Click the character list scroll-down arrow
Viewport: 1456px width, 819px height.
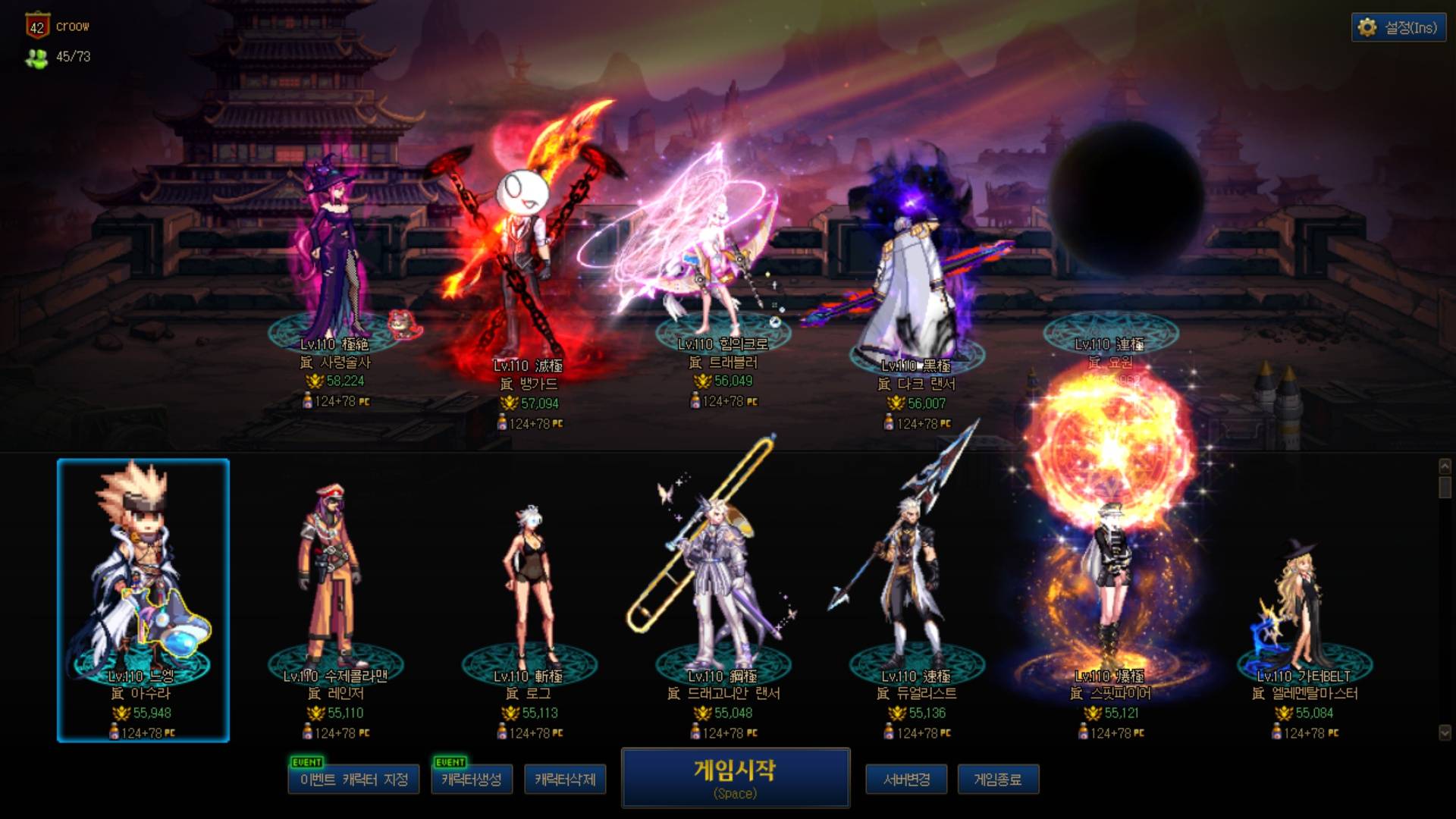(x=1445, y=733)
